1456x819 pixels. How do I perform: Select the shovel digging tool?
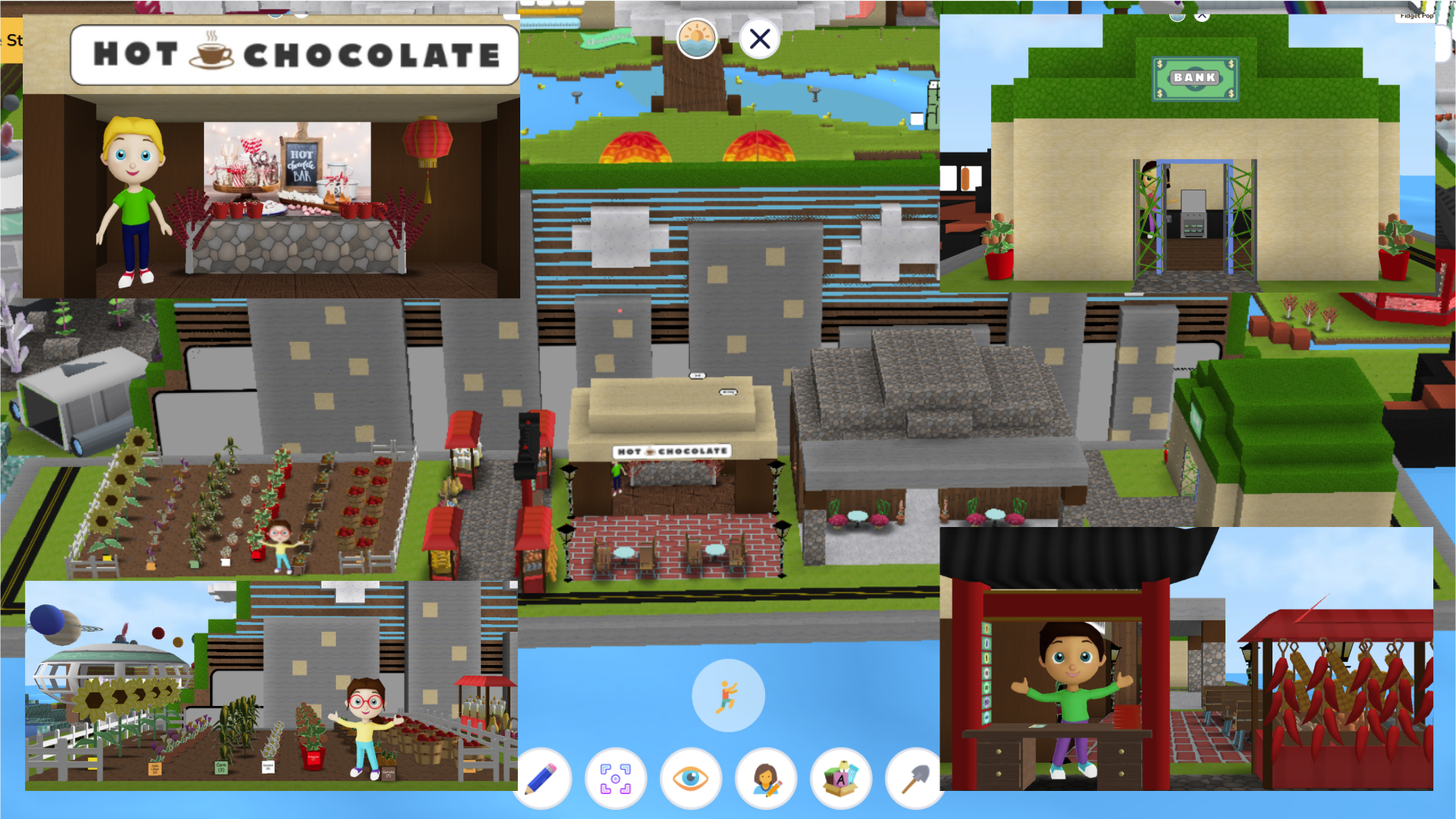coord(913,778)
